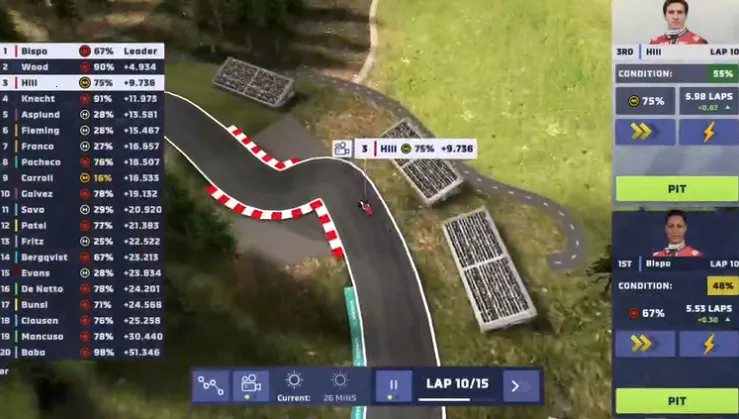Select De Netto in the standings list
Screen dimensions: 739x419
82,288
